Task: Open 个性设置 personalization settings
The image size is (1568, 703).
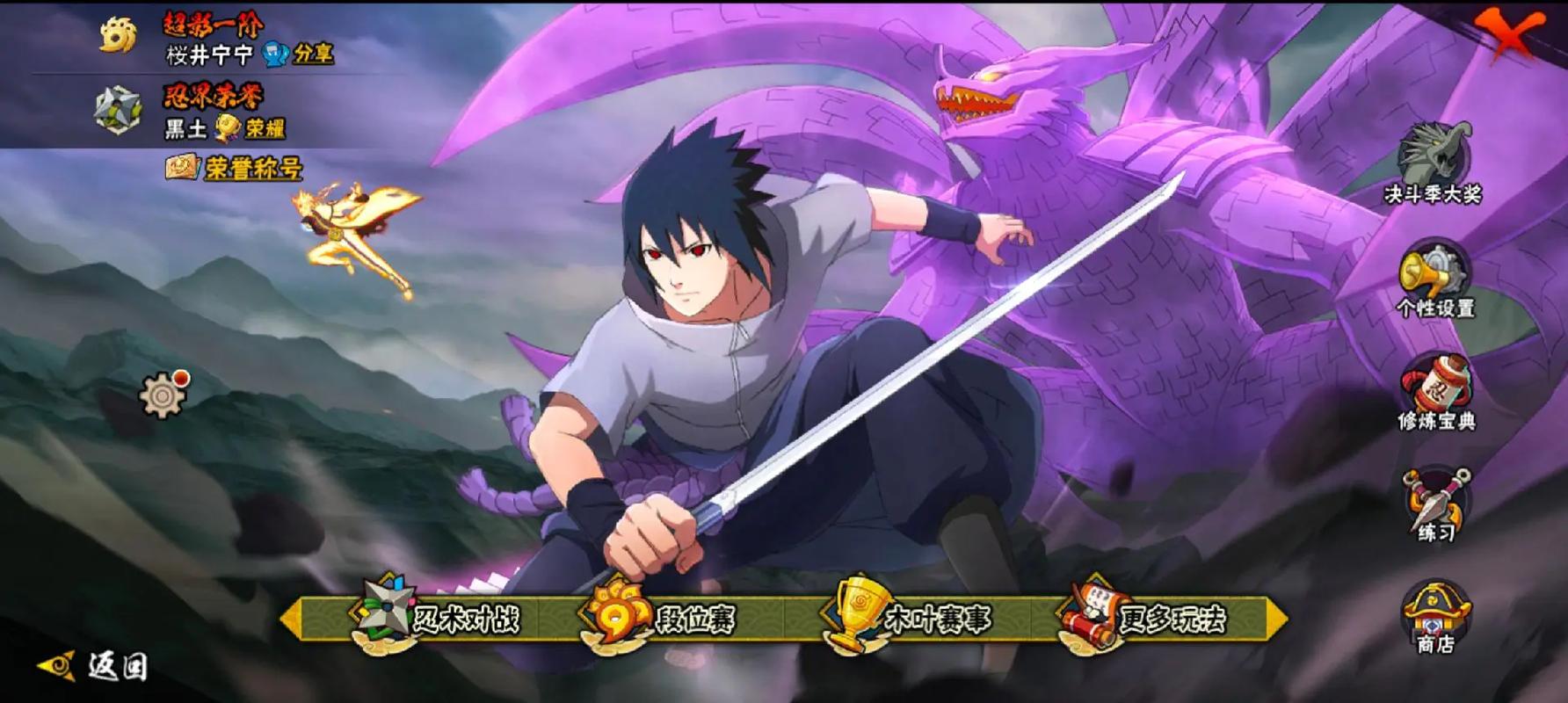Action: [x=1434, y=281]
